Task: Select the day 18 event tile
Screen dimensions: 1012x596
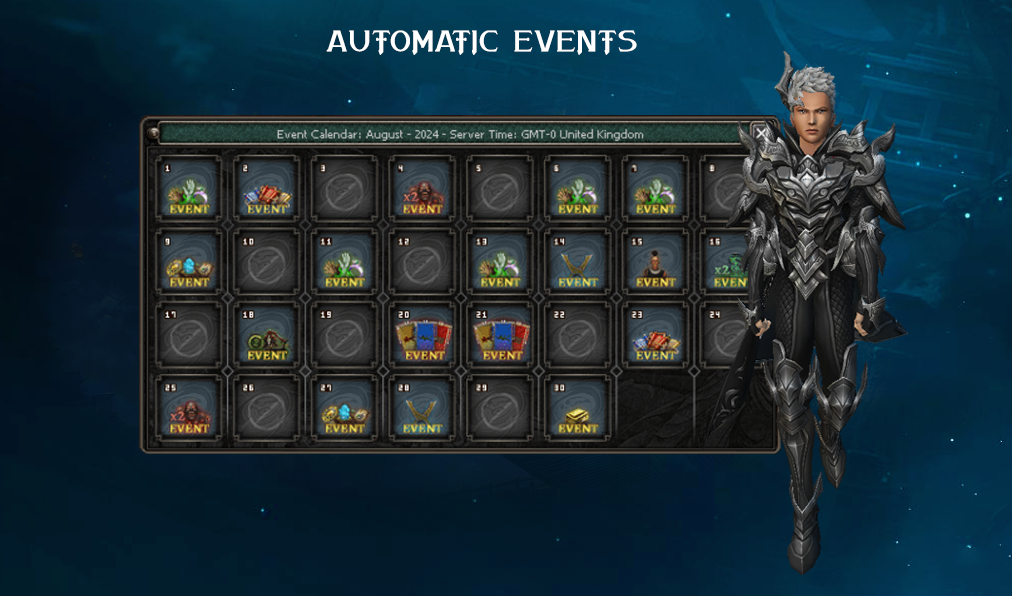Action: click(x=267, y=336)
